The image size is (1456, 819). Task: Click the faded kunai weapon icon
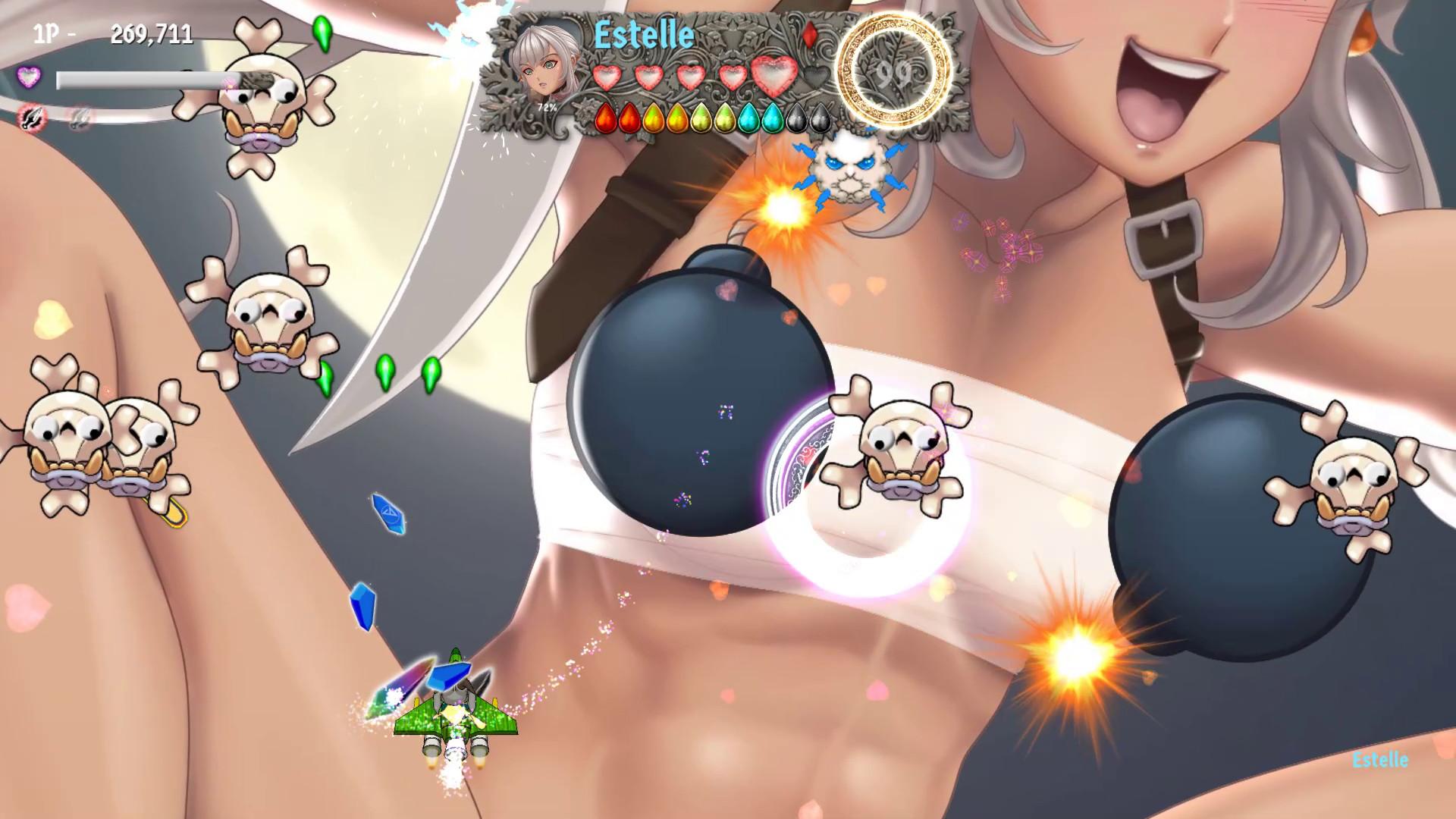tap(78, 116)
